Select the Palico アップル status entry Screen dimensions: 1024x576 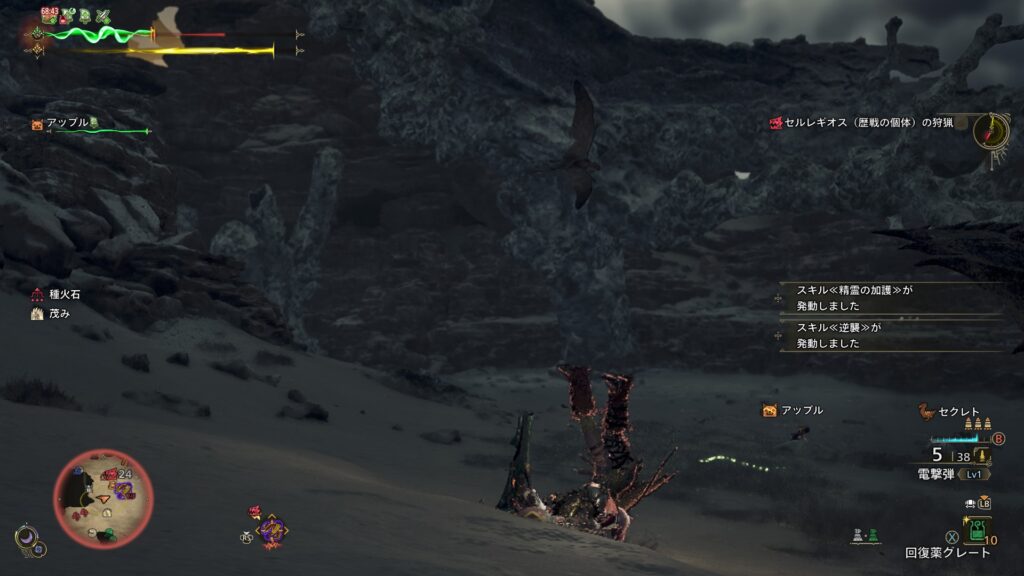[66, 123]
